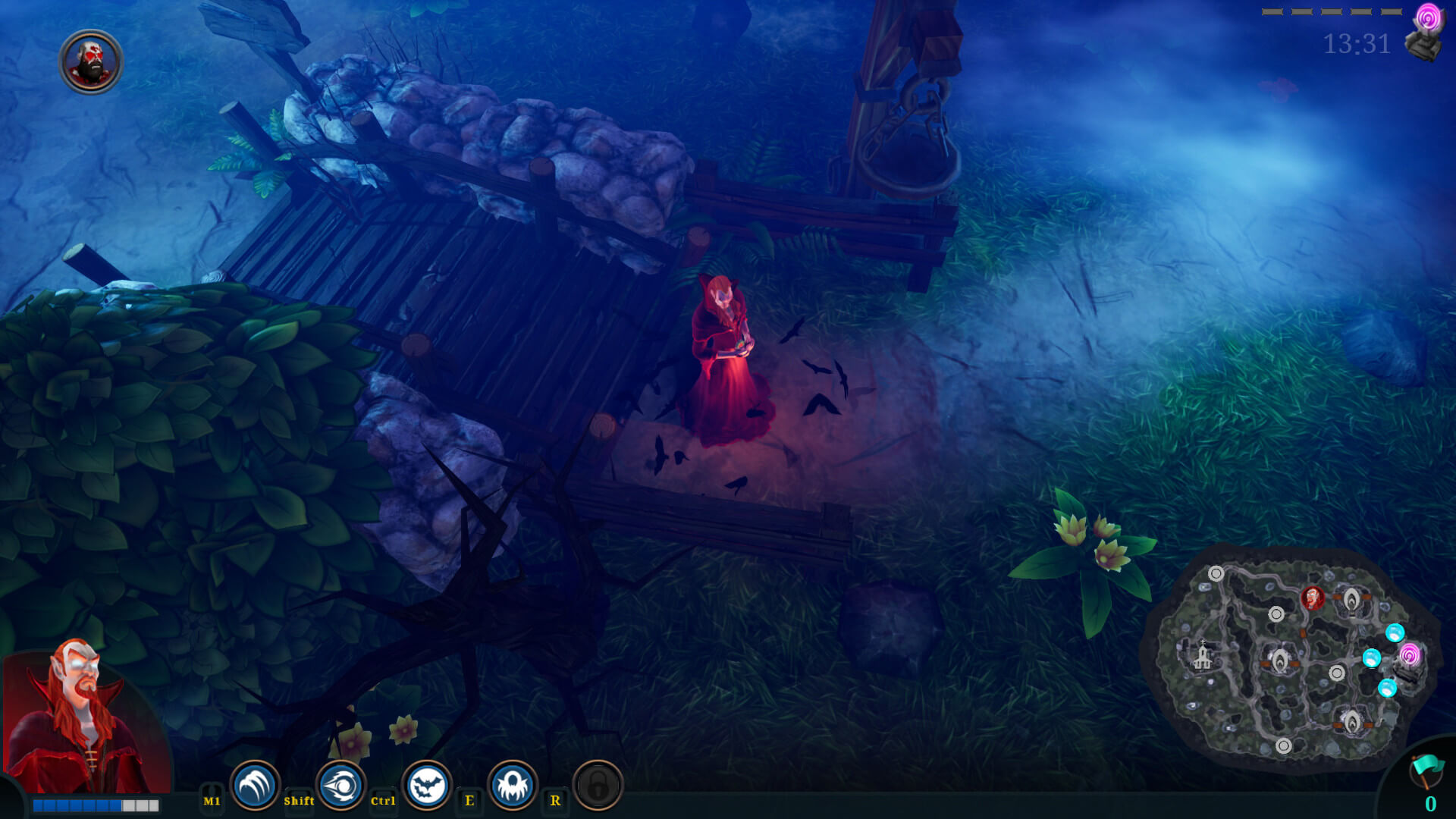
Task: Select the pink portal icon on the minimap
Action: coord(1410,654)
